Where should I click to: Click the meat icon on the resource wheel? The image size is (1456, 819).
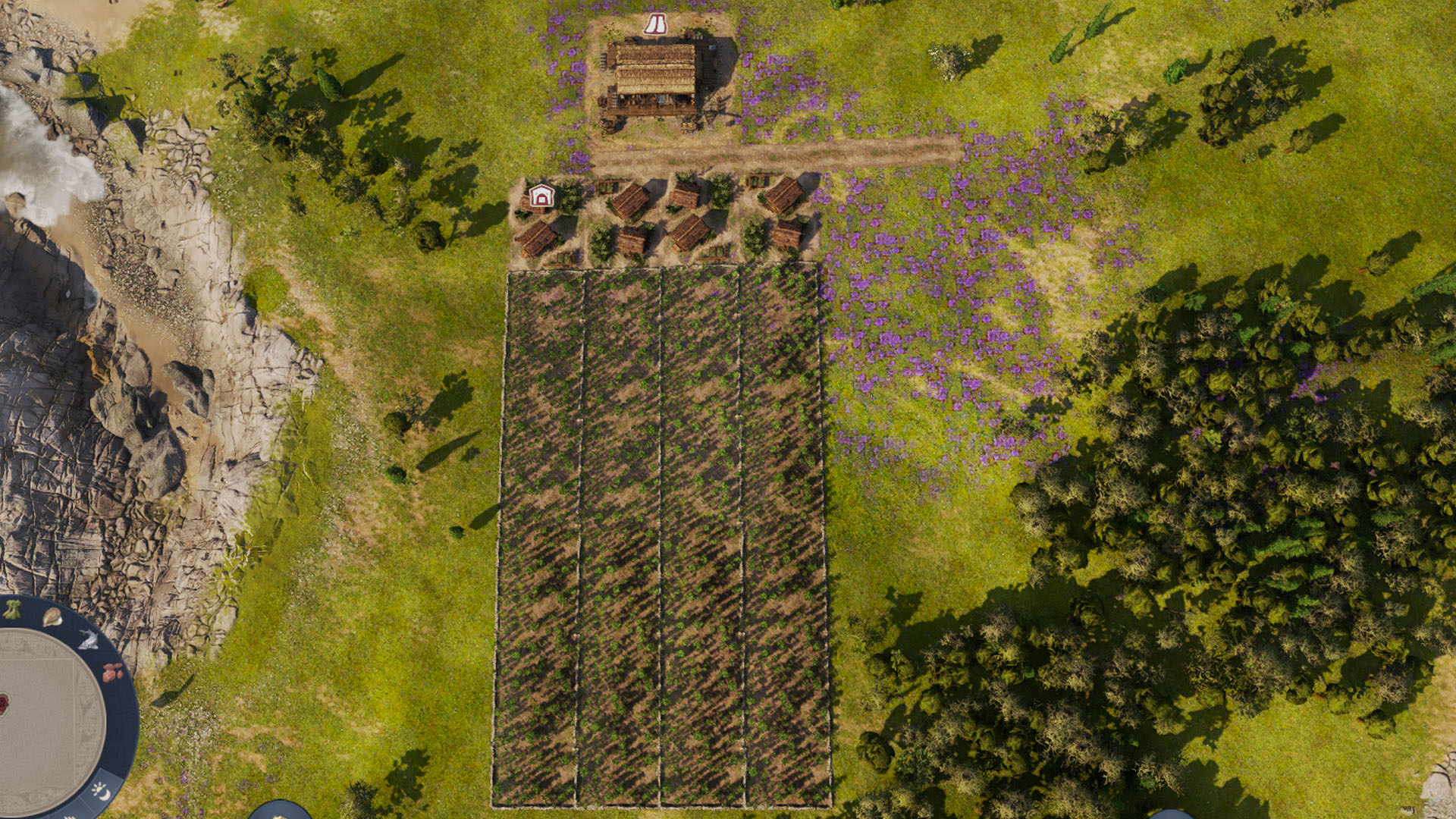(111, 673)
